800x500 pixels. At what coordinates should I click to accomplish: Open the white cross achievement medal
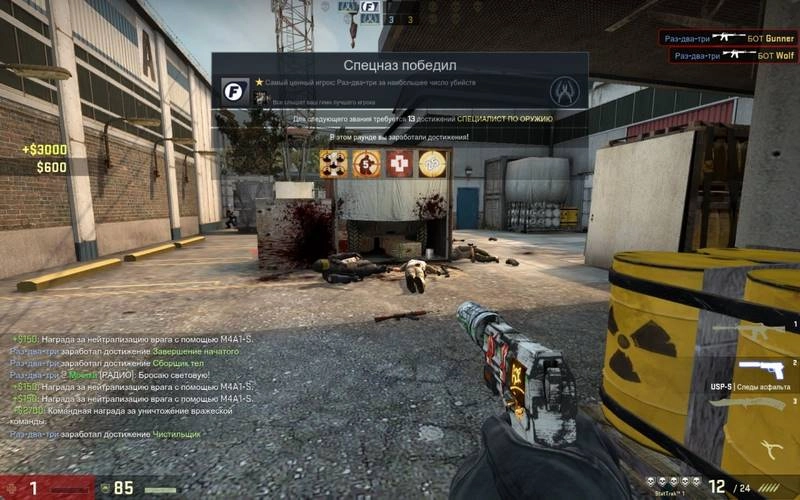(399, 163)
